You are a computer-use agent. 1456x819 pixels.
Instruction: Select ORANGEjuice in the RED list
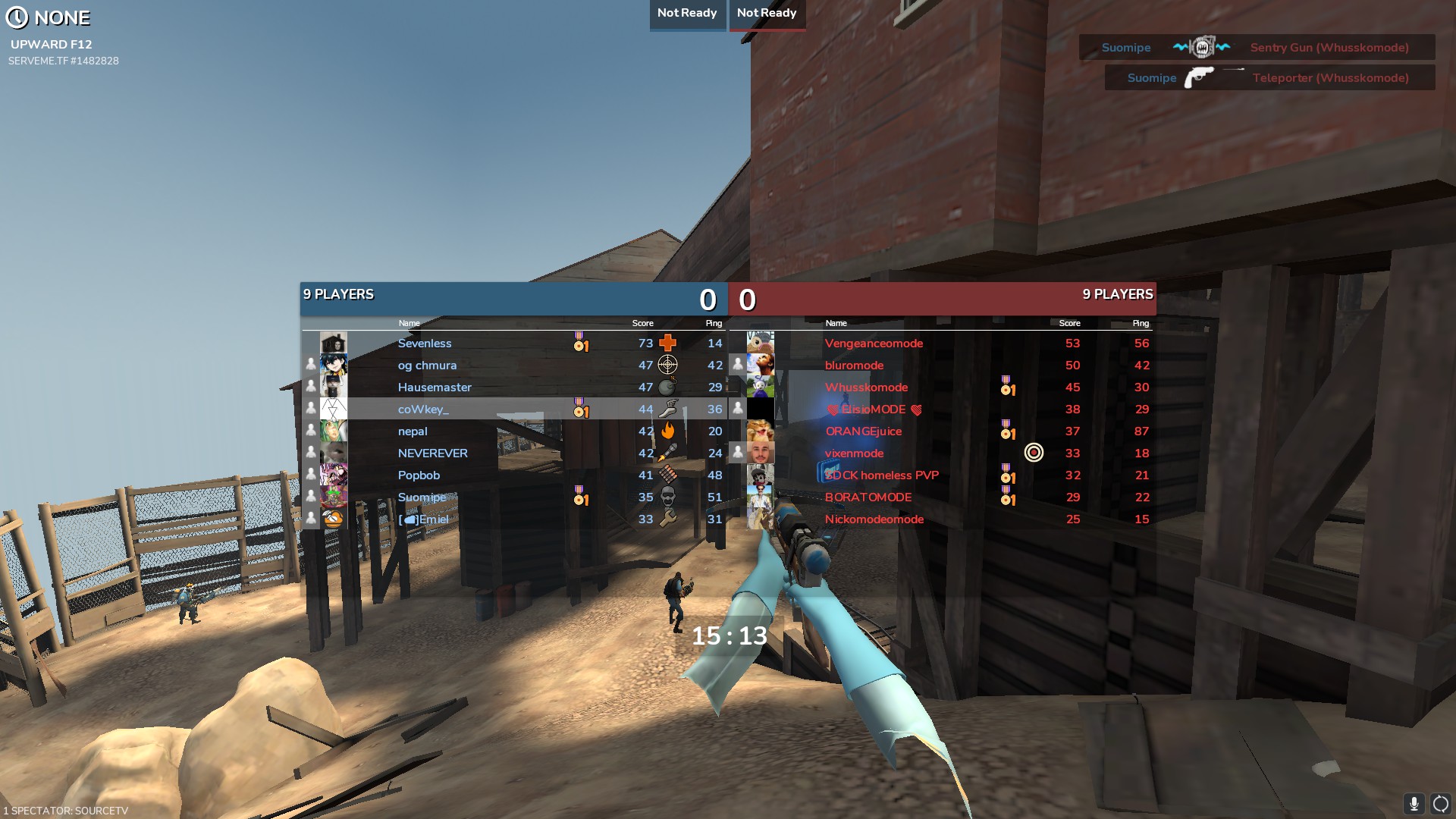[863, 431]
